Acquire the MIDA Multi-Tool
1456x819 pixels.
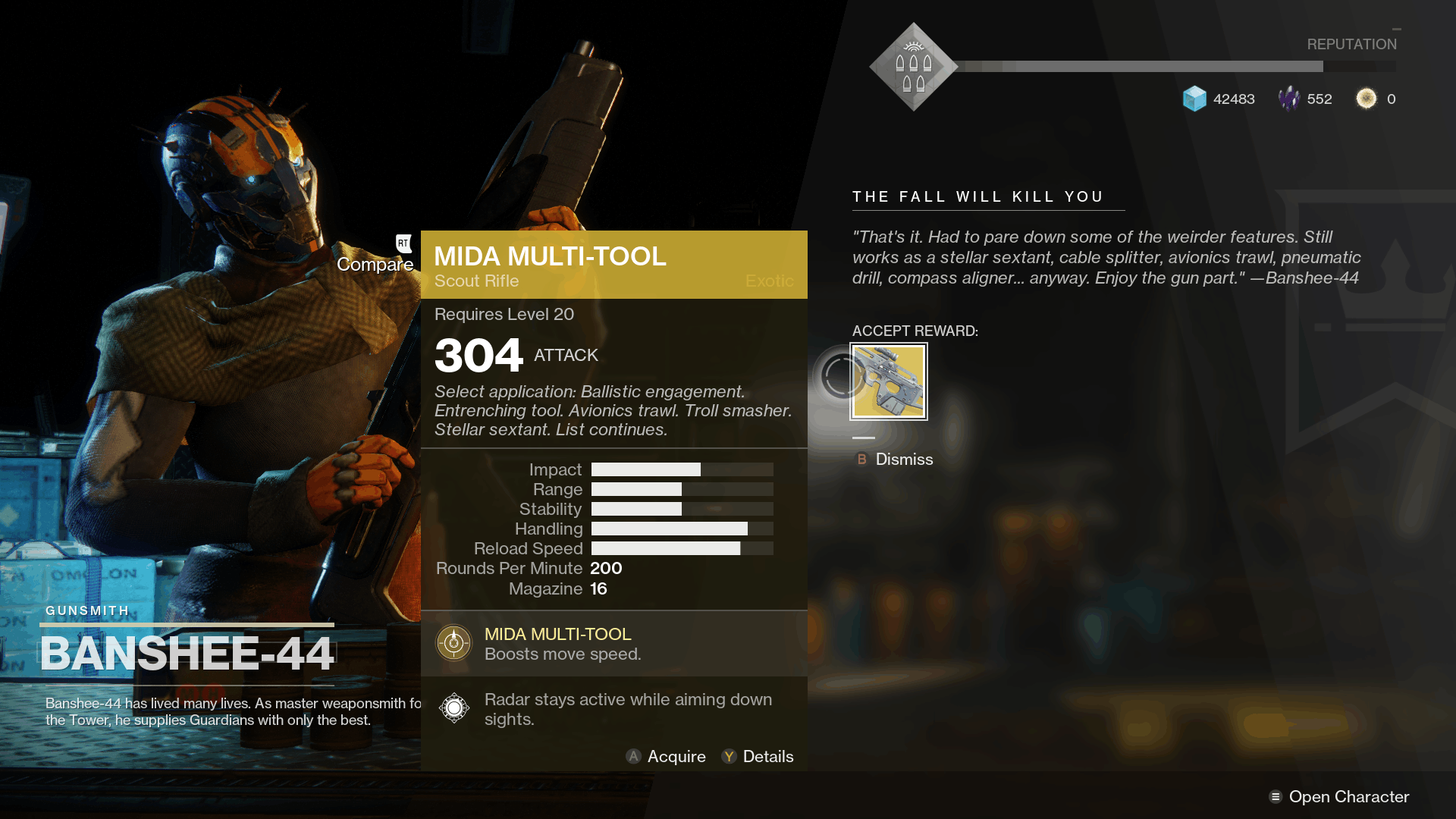coord(666,757)
